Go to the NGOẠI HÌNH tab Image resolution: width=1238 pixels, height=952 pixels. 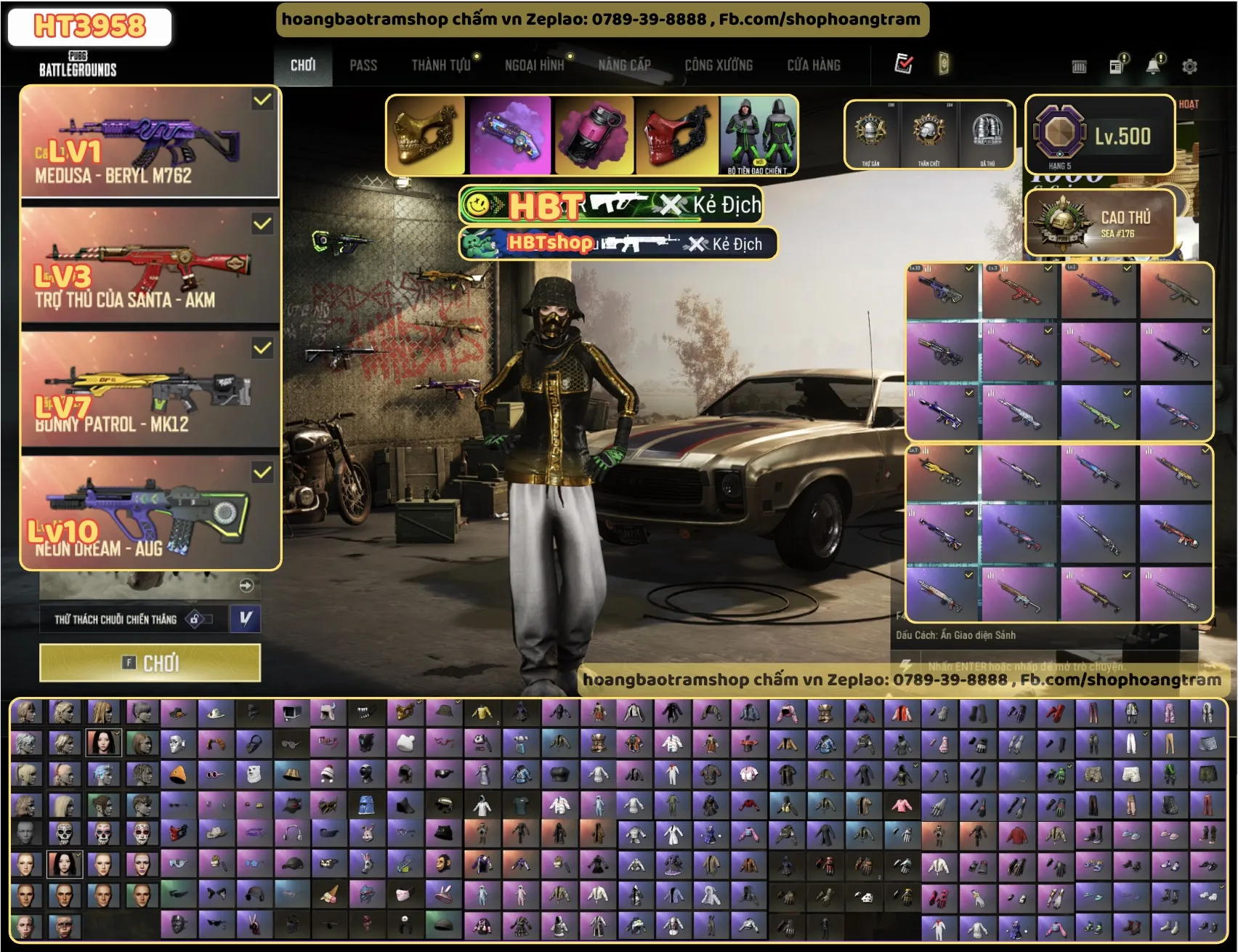[x=534, y=65]
